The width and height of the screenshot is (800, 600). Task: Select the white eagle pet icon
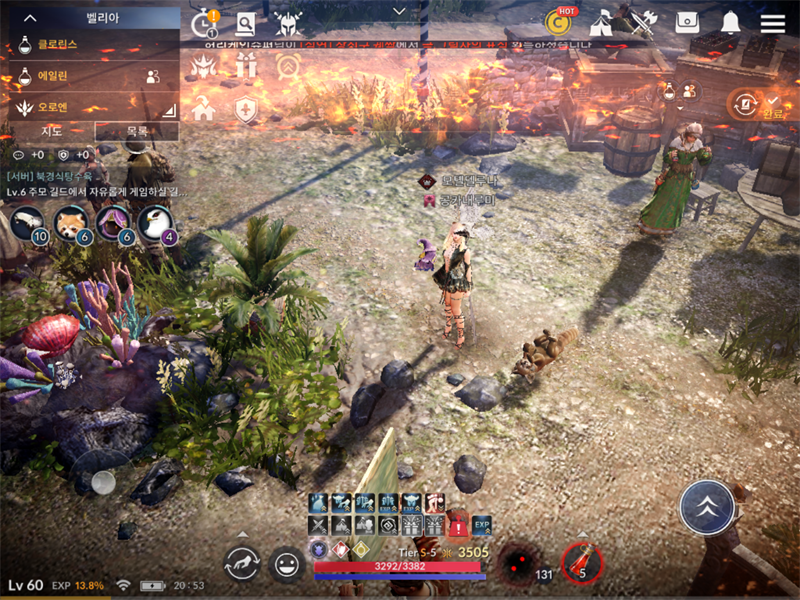156,222
